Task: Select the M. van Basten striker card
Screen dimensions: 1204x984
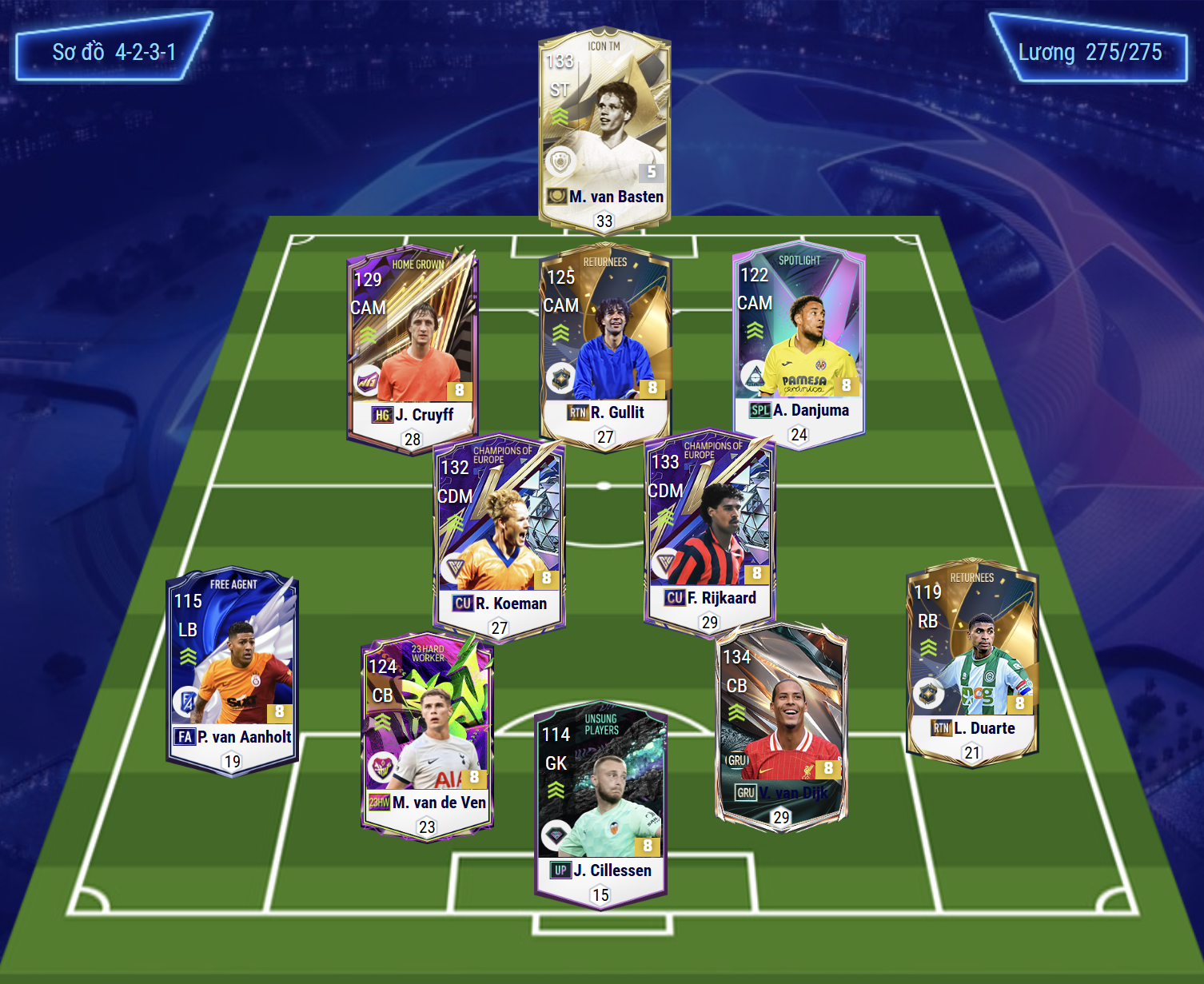Action: coord(604,132)
